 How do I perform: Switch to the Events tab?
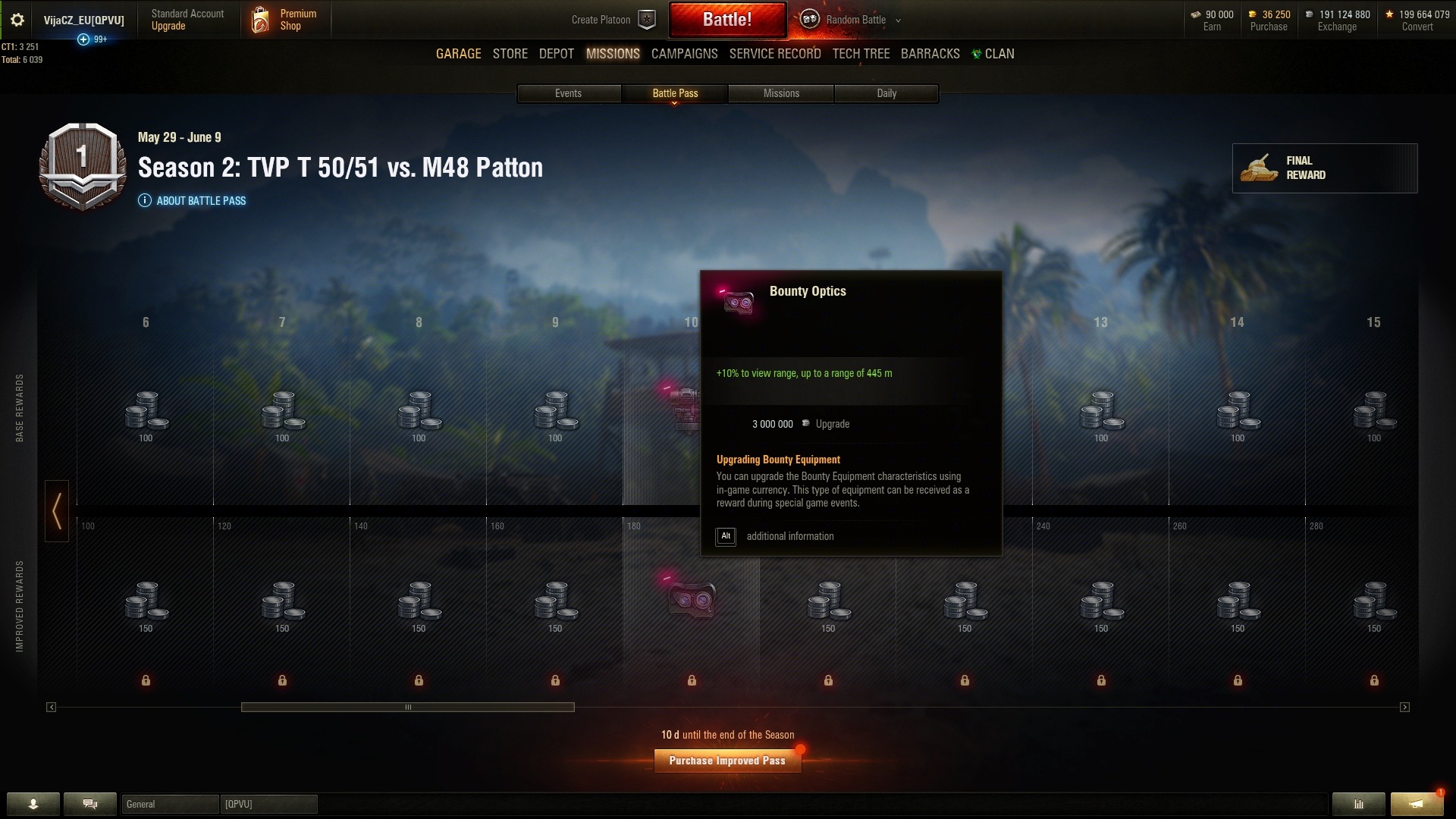click(x=568, y=93)
